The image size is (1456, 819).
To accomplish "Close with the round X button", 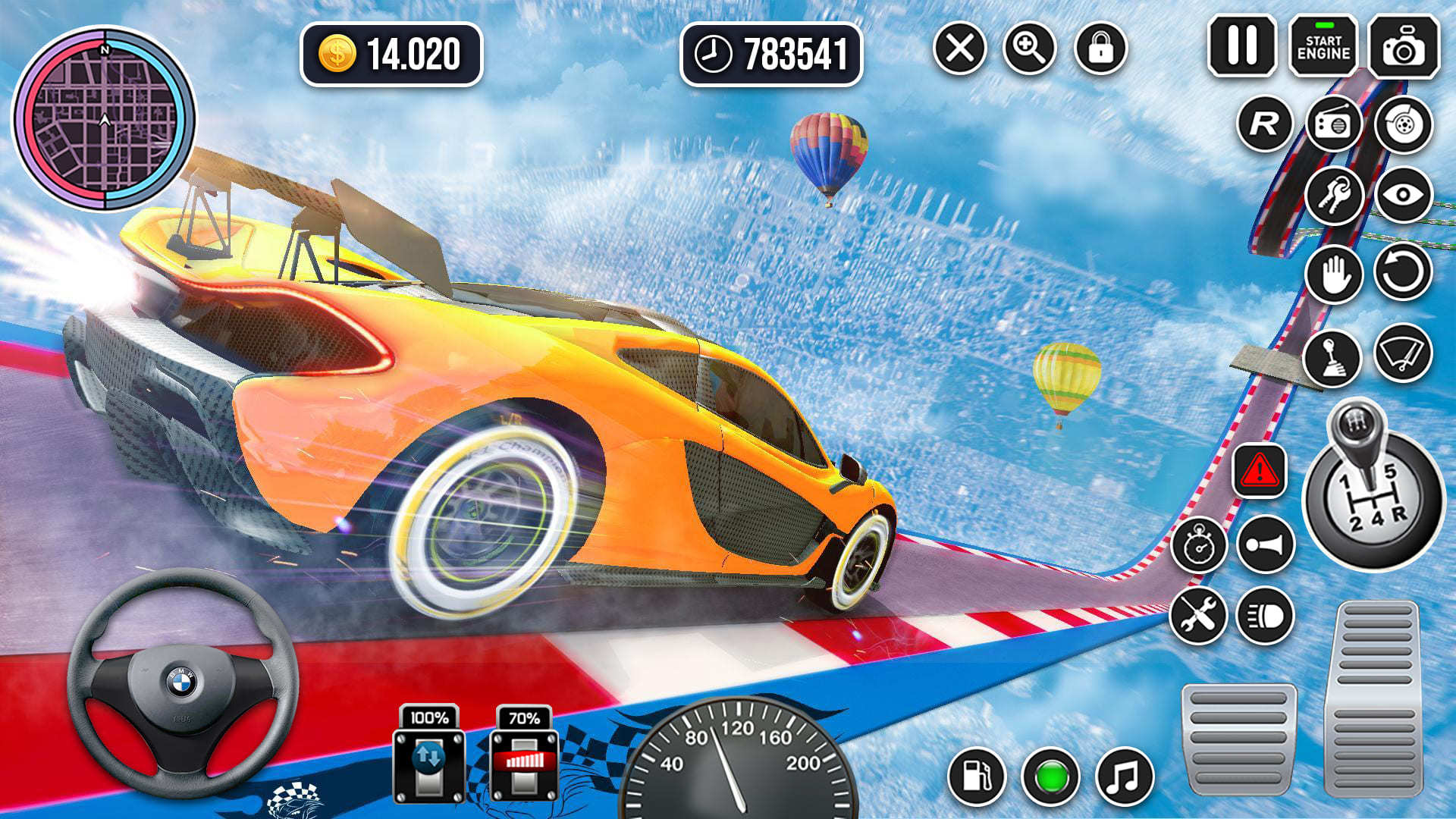I will click(959, 49).
